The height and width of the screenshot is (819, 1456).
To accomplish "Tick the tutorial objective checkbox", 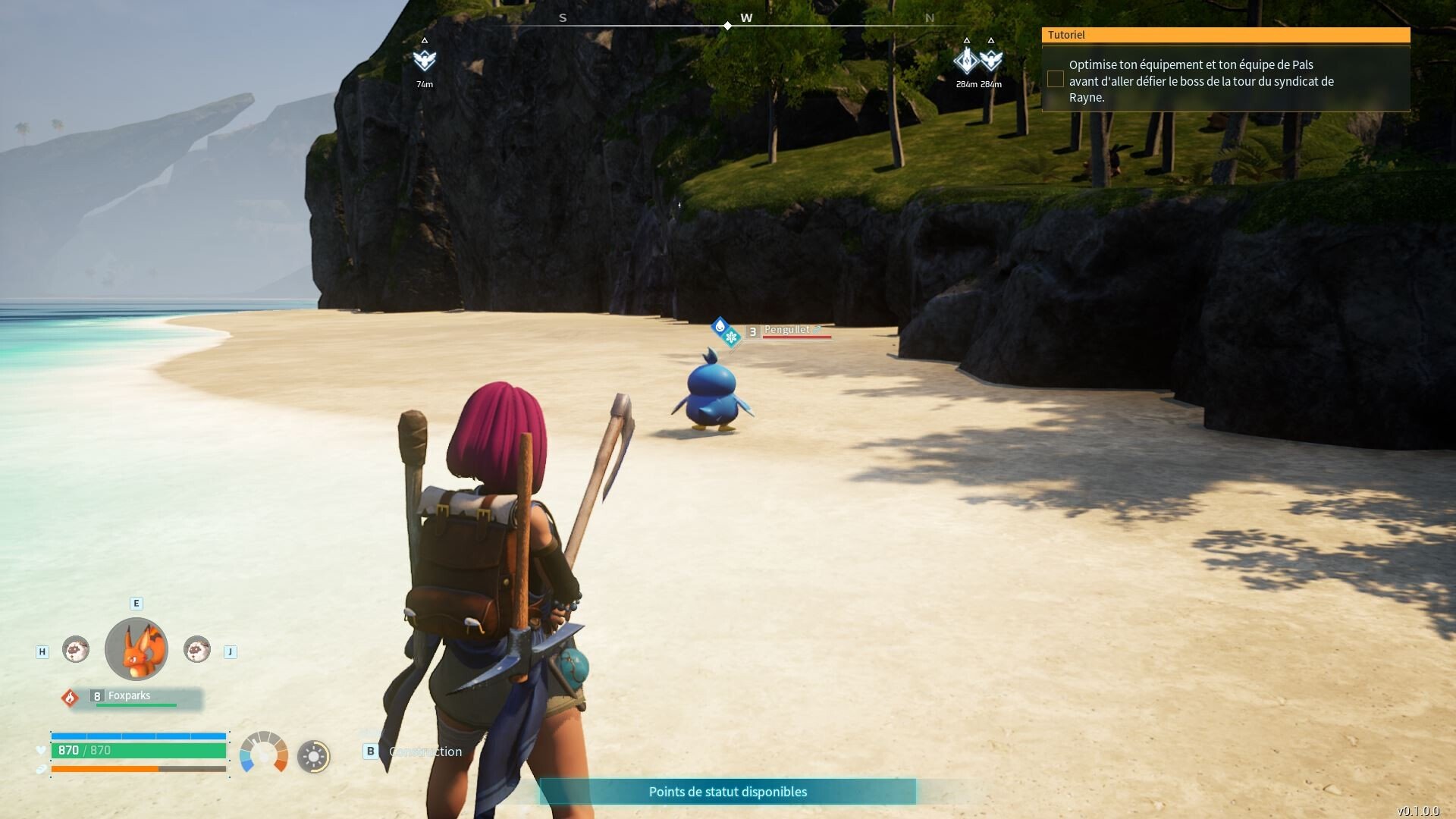I will click(x=1055, y=79).
